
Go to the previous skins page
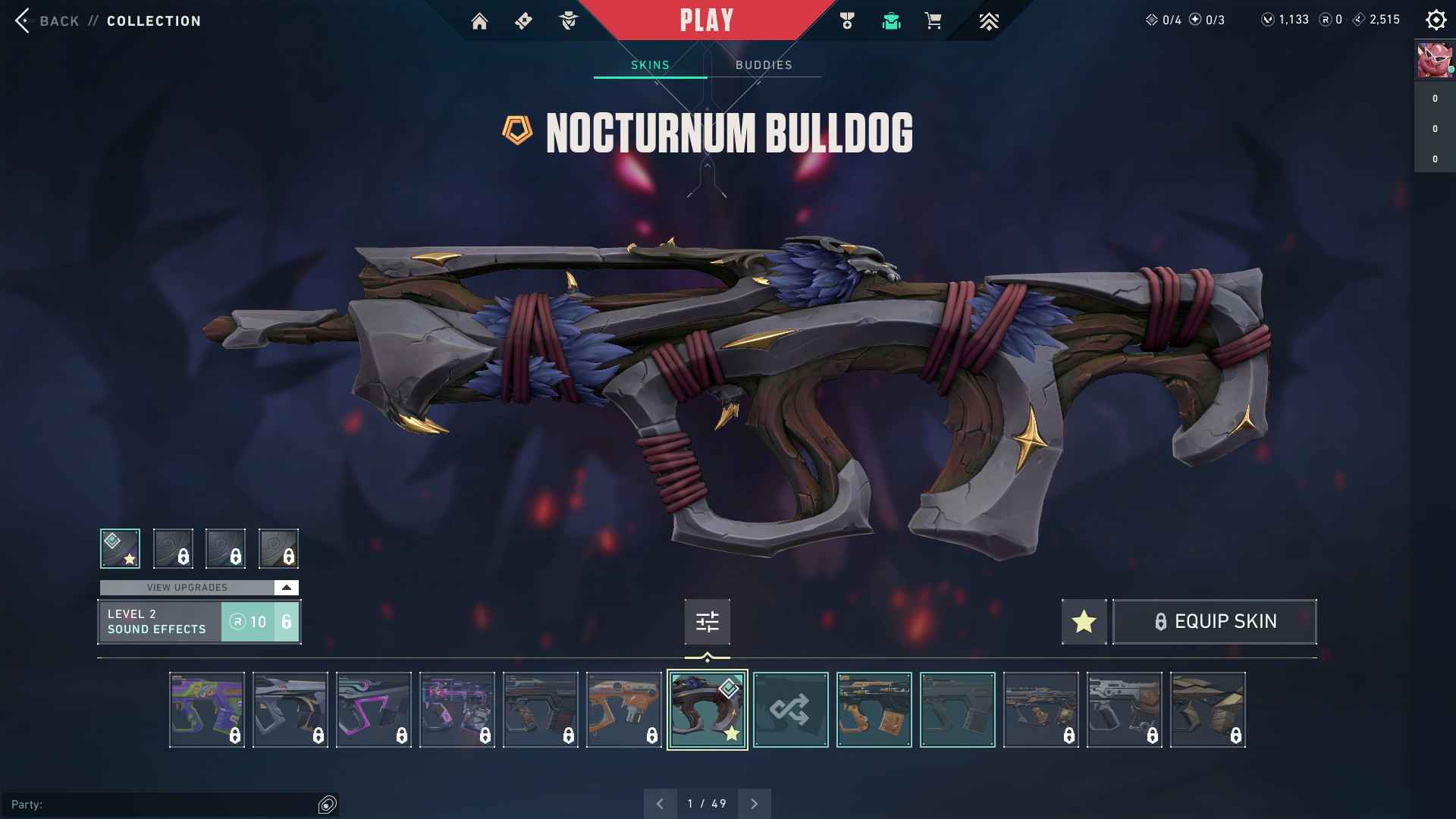coord(661,804)
